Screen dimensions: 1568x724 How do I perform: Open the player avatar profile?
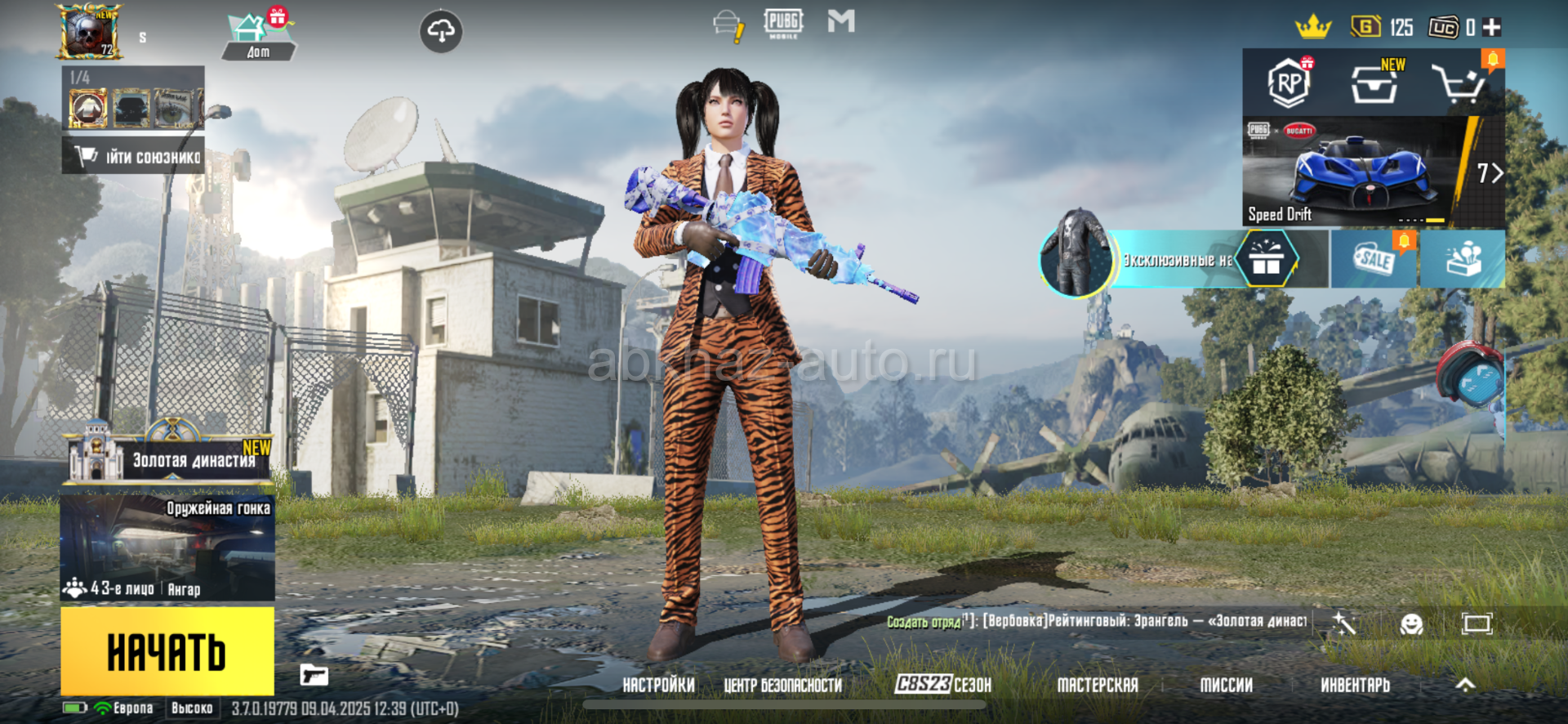pos(88,32)
